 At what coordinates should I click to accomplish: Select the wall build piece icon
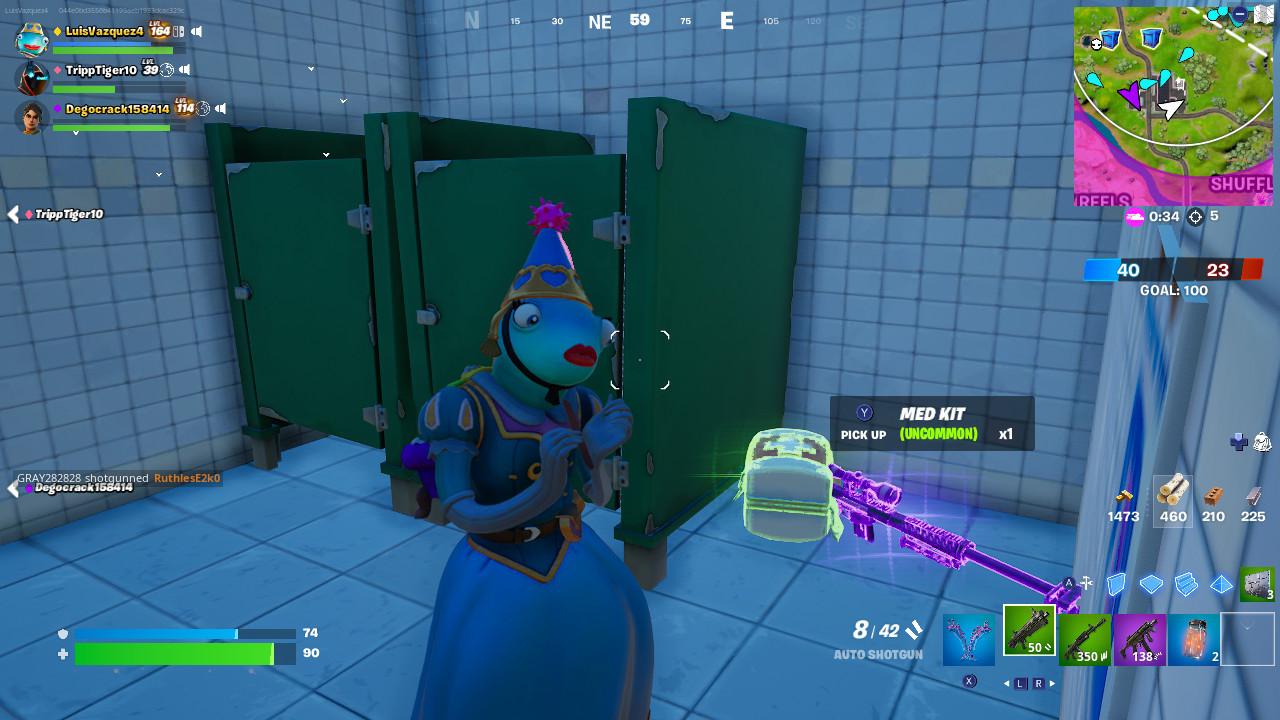[x=1115, y=584]
